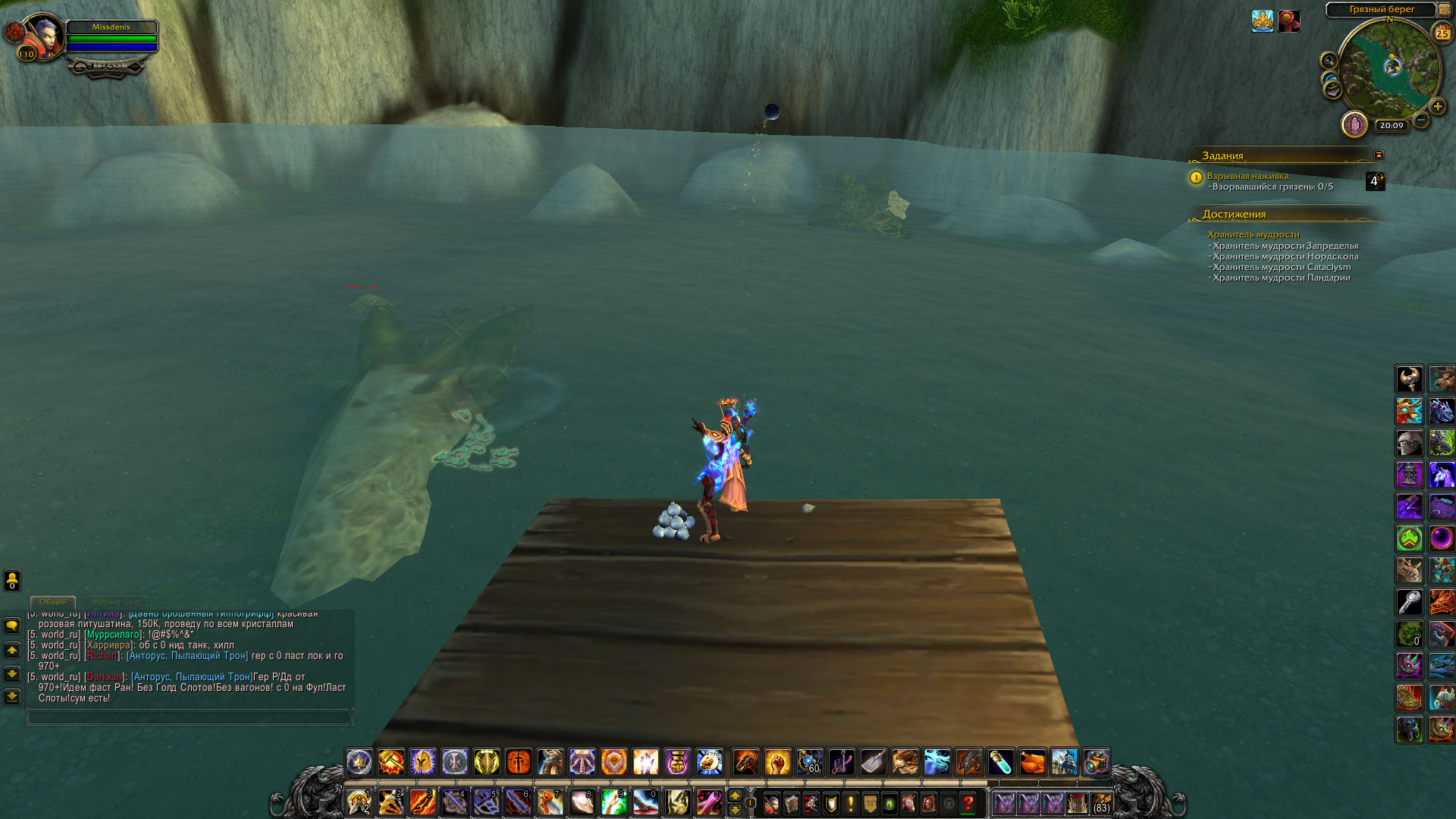The image size is (1456, 819).
Task: Click the Missdenis player portrait
Action: click(x=42, y=36)
